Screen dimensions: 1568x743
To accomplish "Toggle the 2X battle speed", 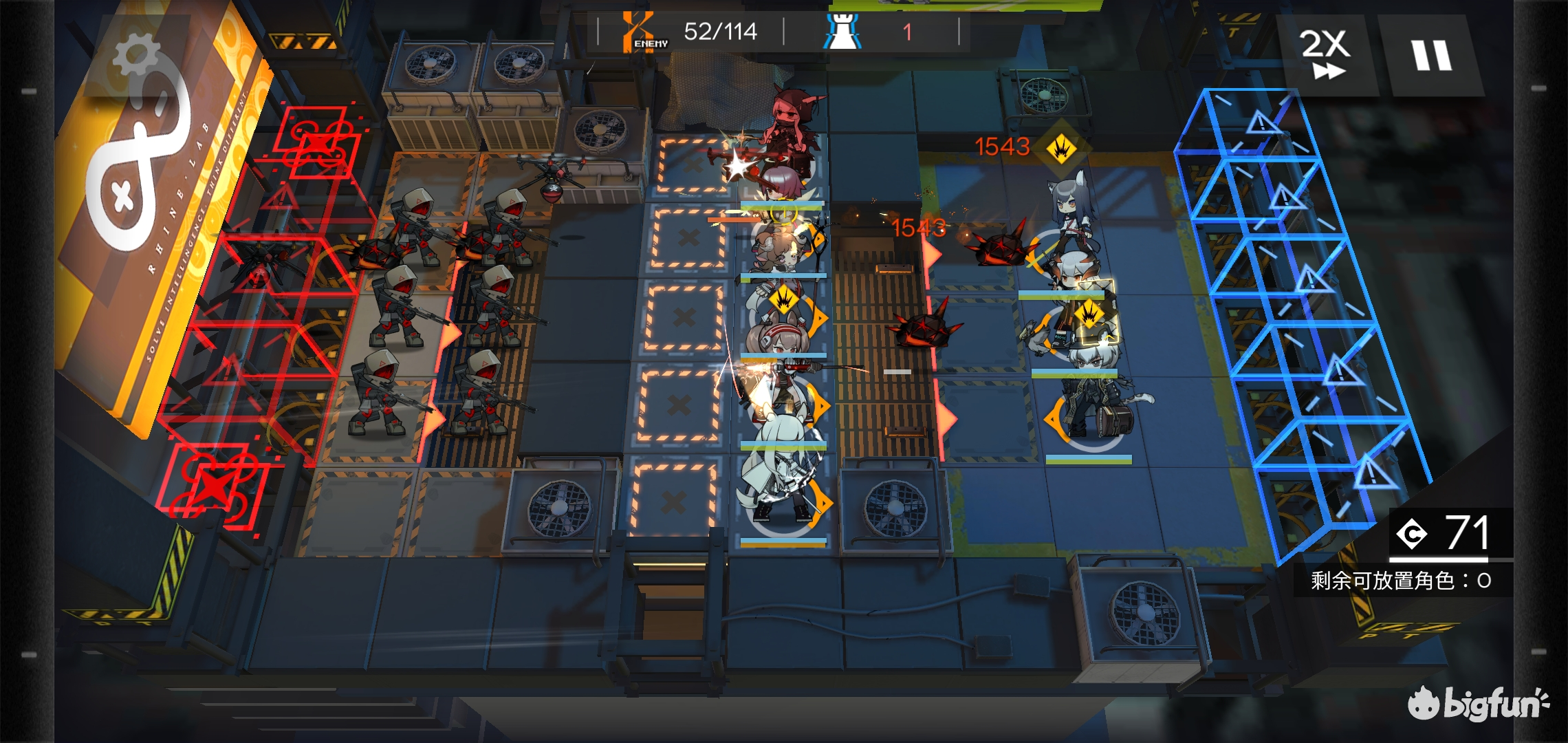I will [x=1325, y=55].
